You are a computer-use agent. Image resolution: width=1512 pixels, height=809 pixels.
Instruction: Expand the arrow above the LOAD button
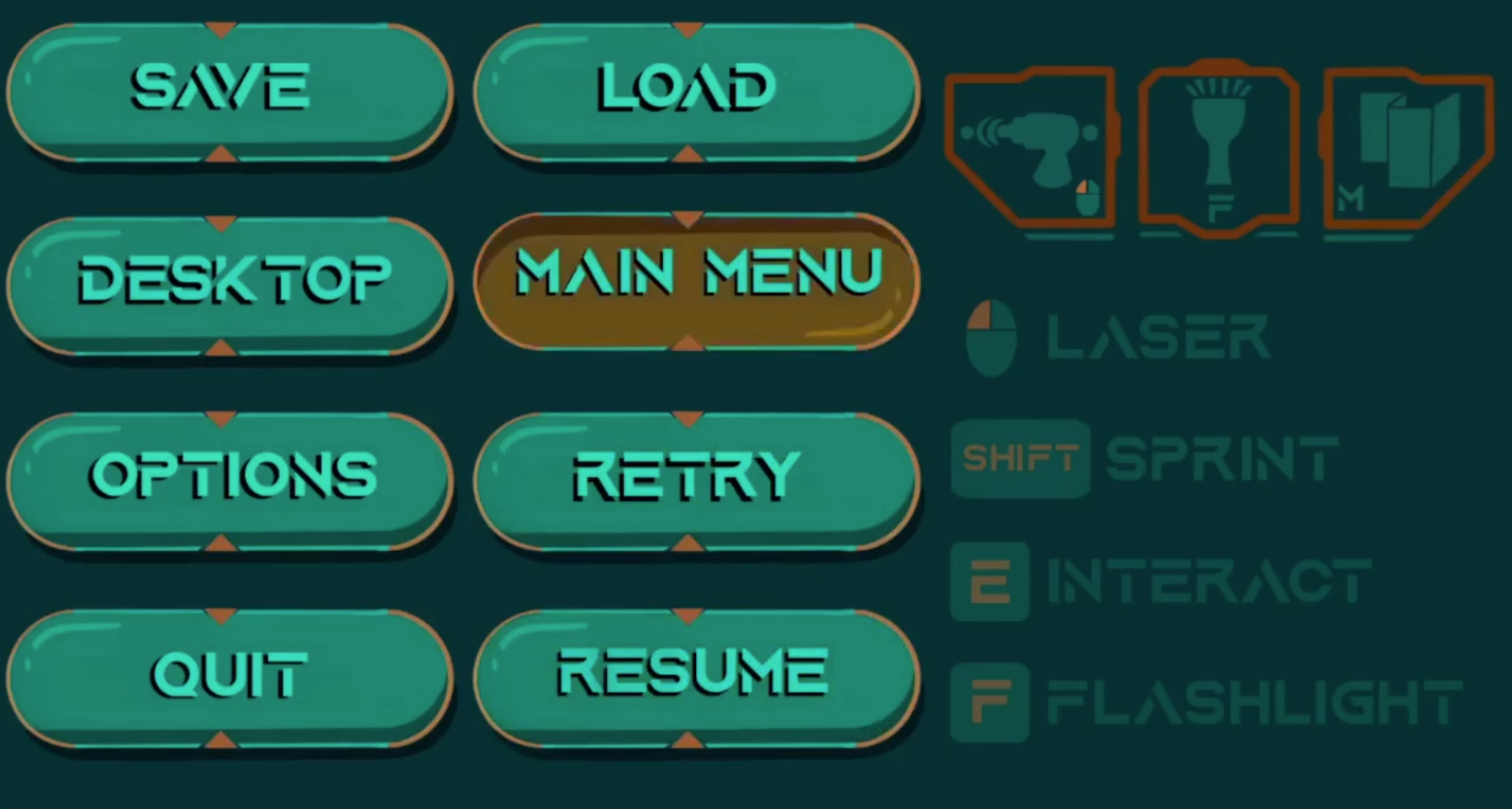[x=688, y=27]
